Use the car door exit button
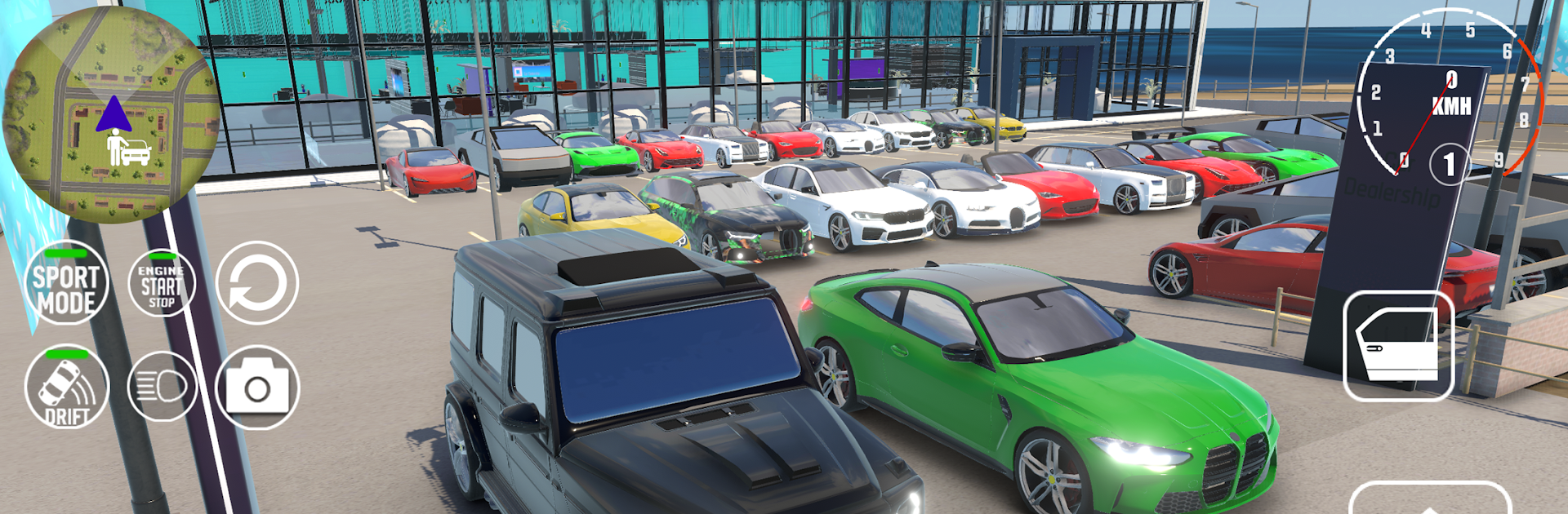The height and width of the screenshot is (514, 1568). tap(1398, 346)
